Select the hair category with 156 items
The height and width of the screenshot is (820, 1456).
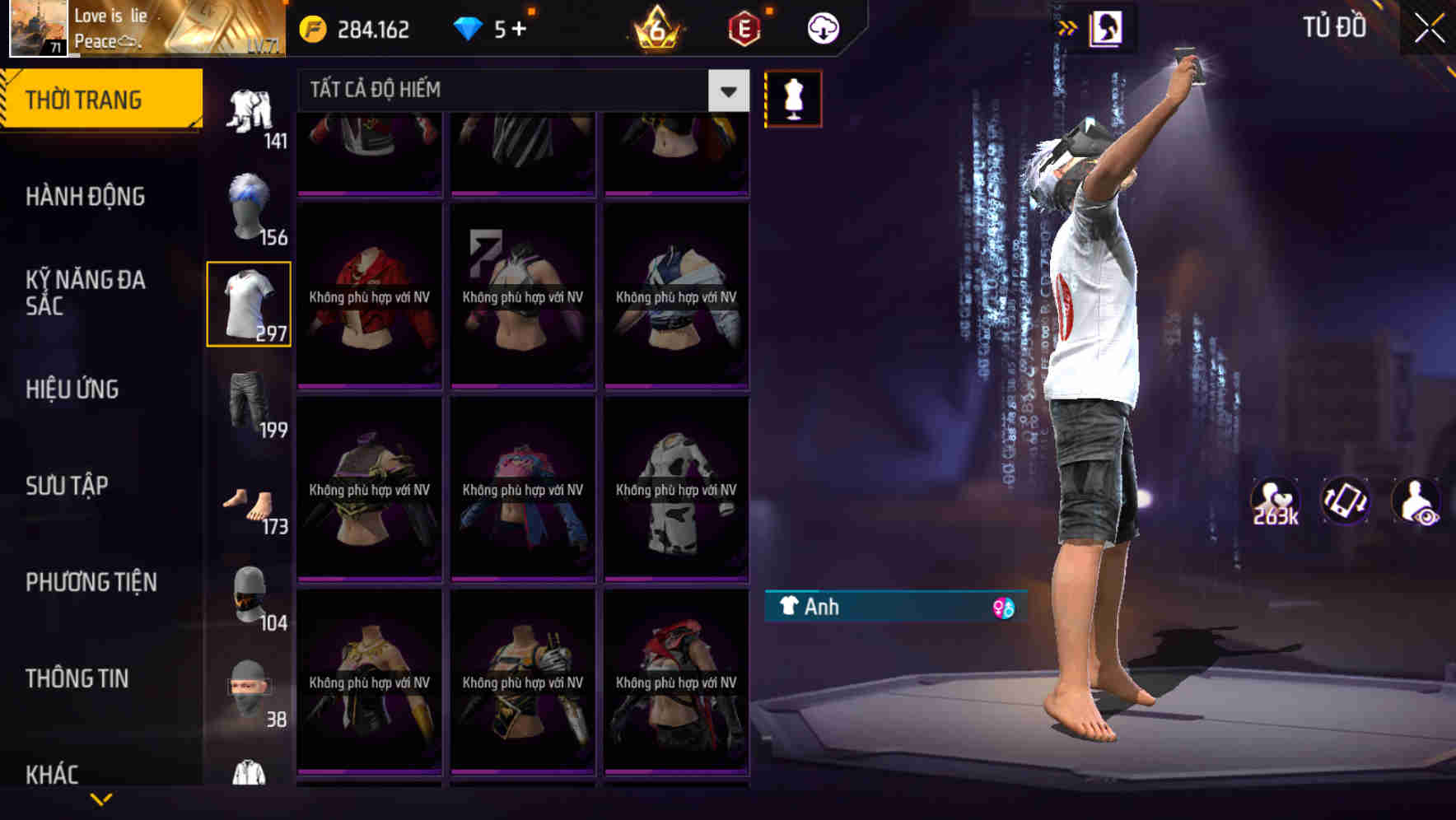point(249,206)
